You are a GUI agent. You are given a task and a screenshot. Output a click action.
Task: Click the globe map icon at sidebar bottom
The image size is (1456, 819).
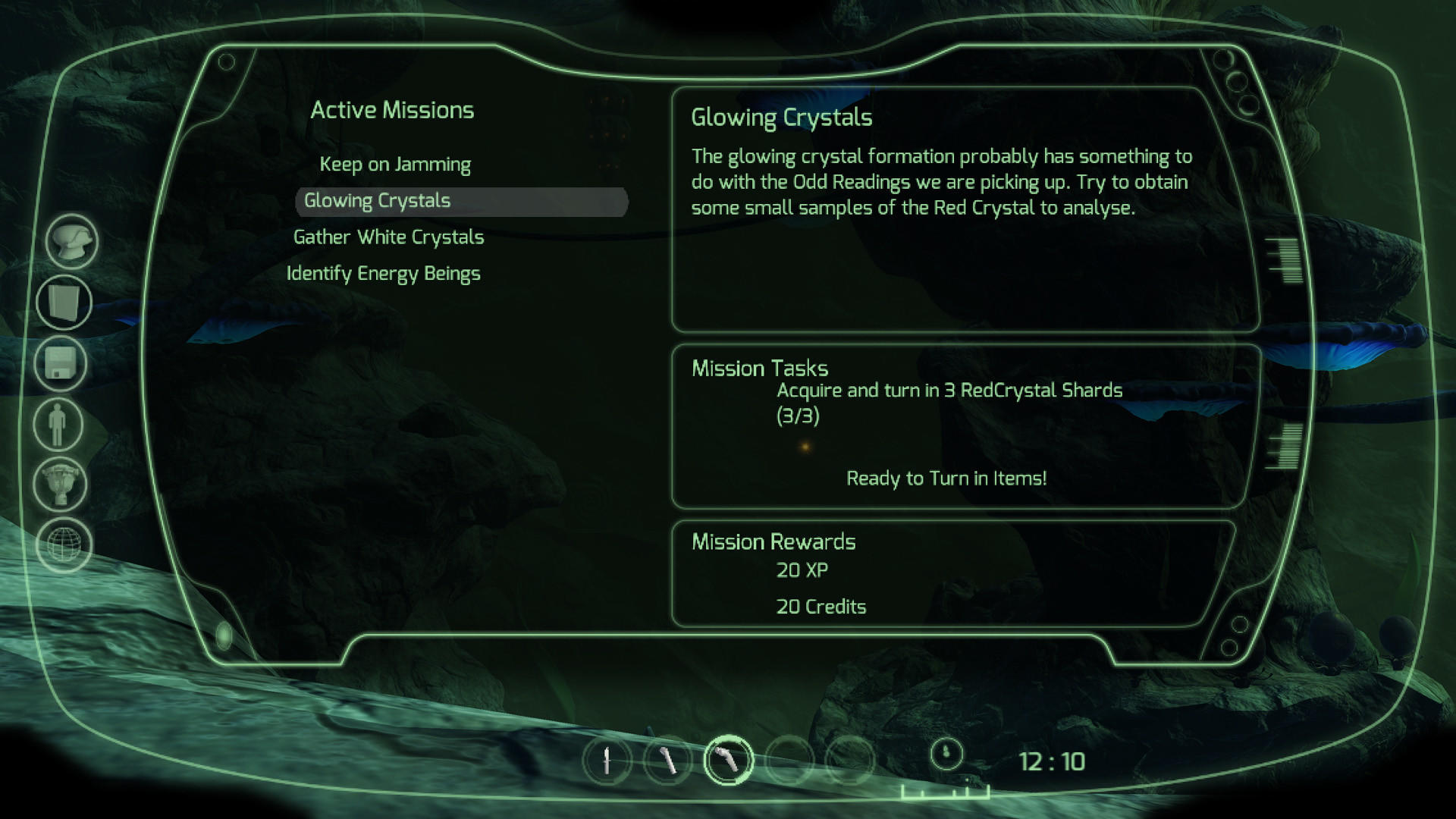pos(64,544)
